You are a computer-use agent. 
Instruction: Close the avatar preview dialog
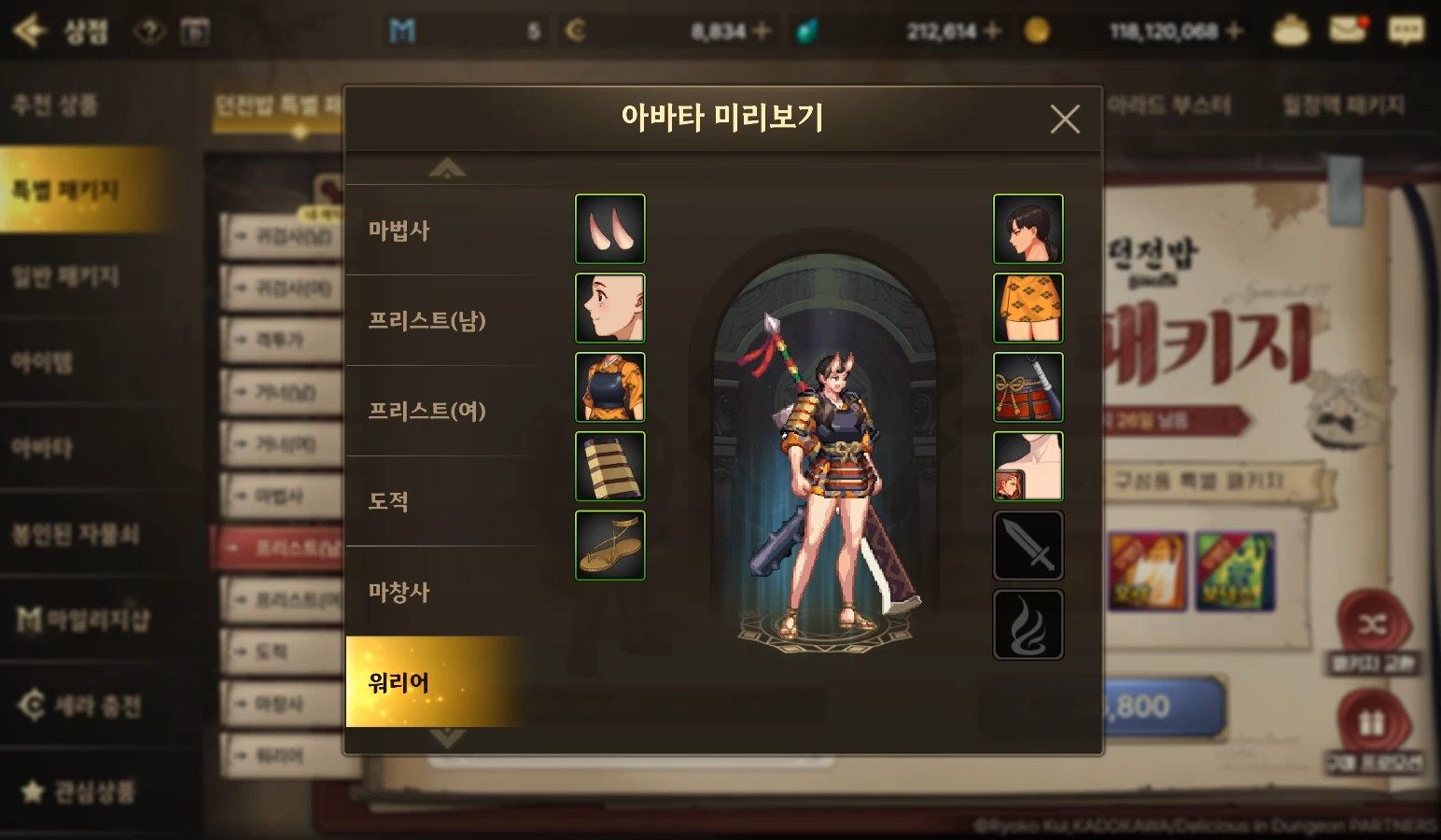click(x=1064, y=119)
